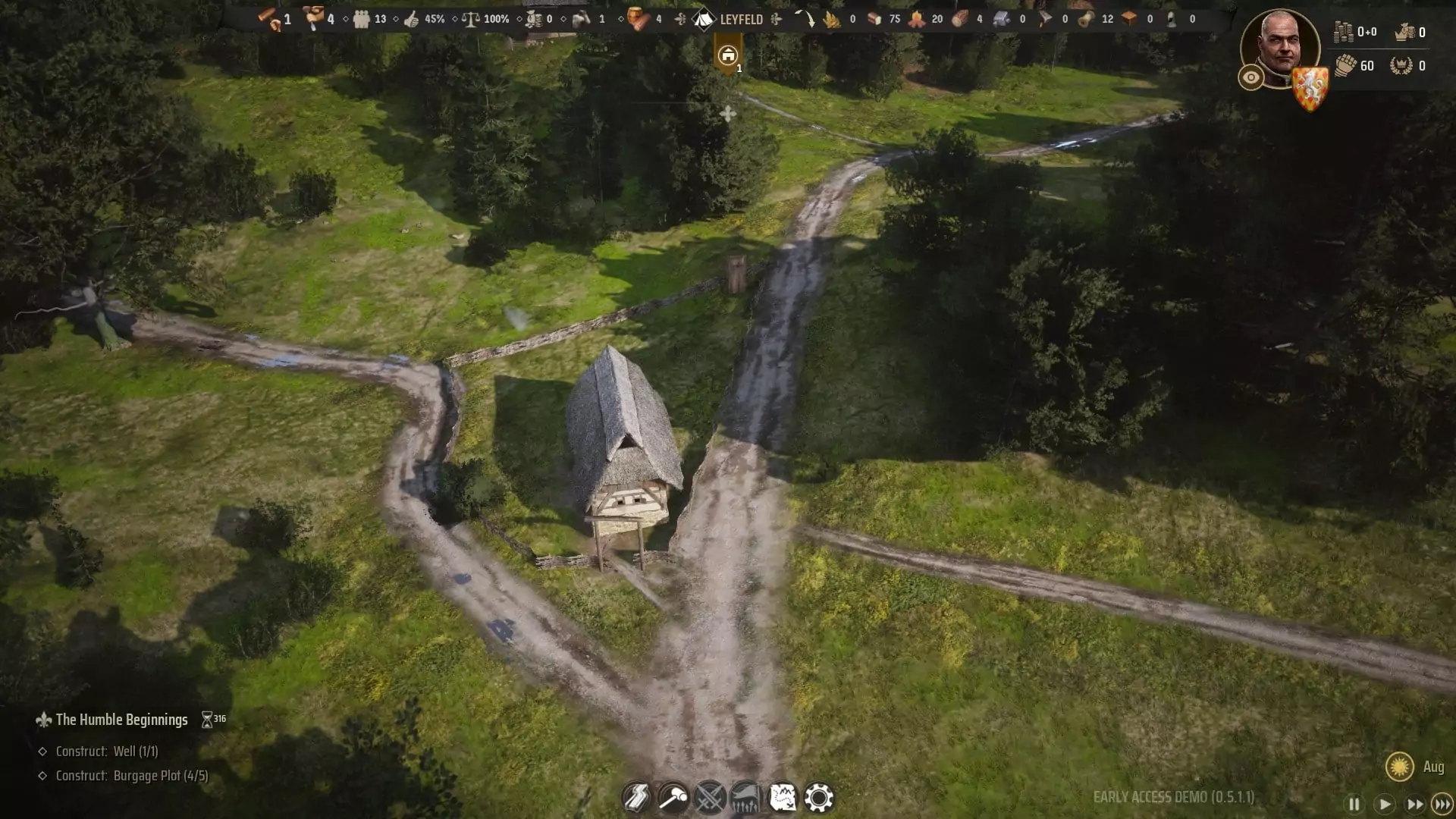Open the region map
The image size is (1456, 819).
click(x=782, y=798)
